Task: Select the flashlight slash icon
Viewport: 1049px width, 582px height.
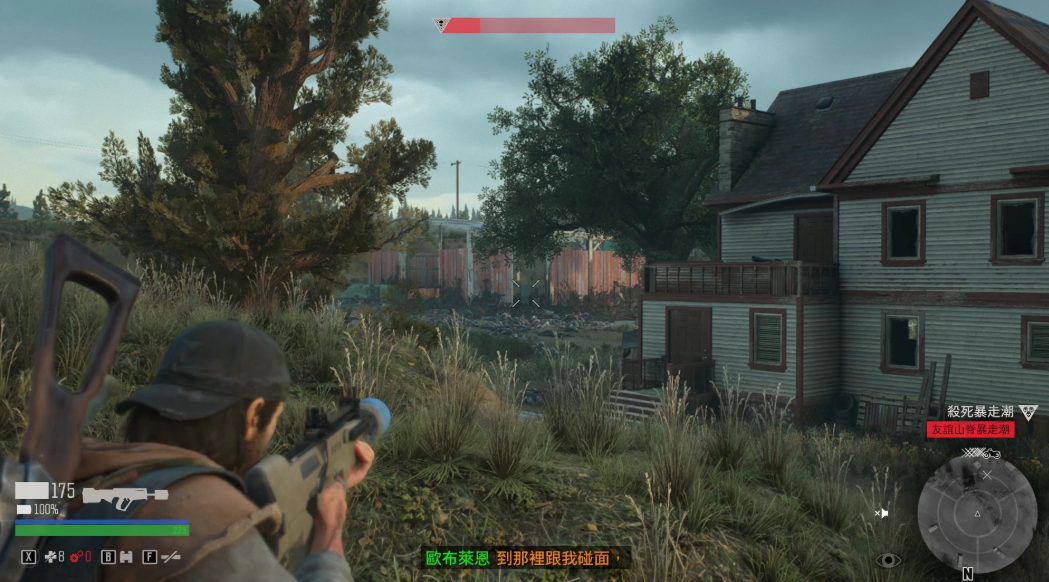Action: pos(170,557)
